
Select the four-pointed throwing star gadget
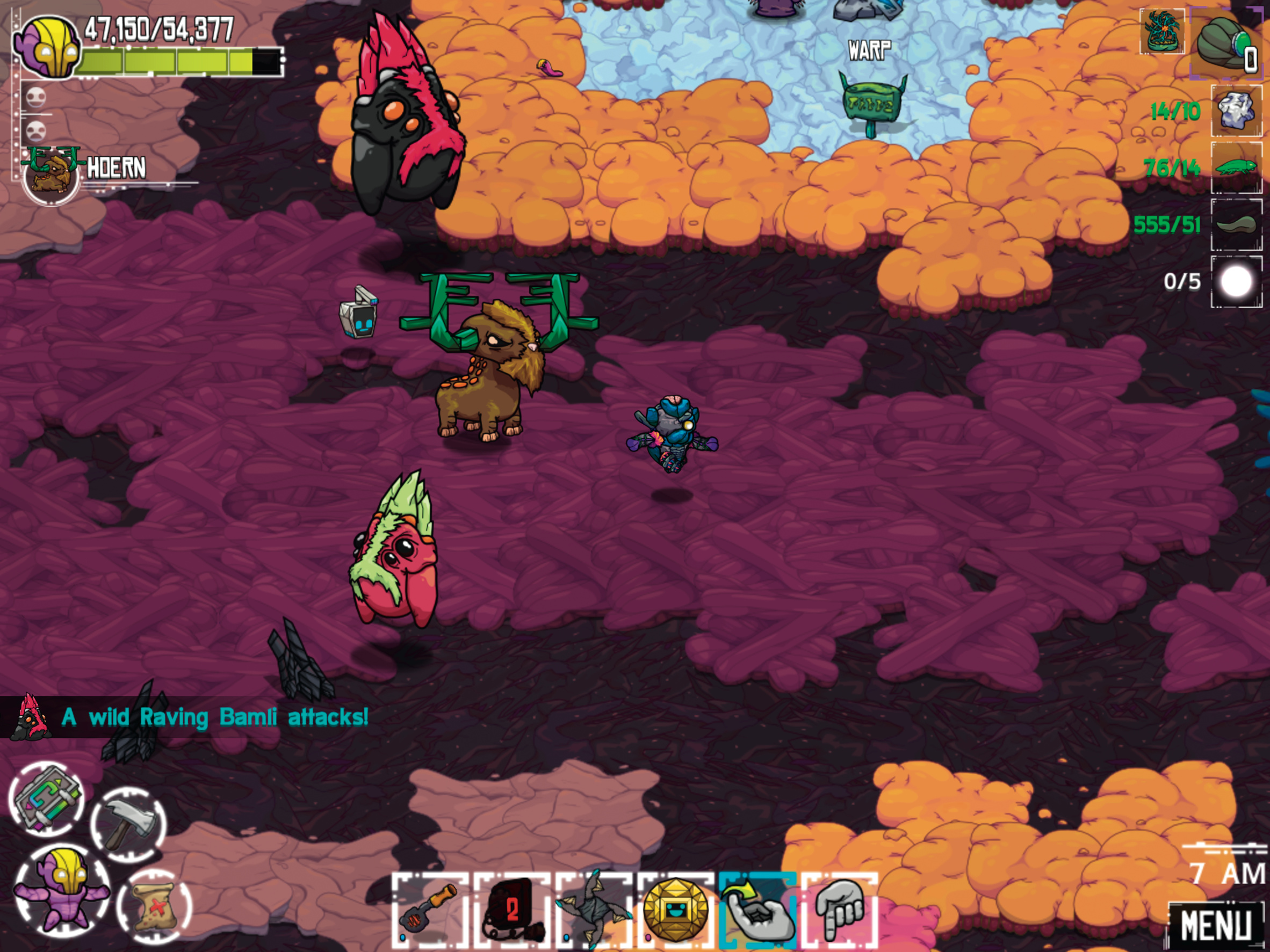pyautogui.click(x=594, y=910)
